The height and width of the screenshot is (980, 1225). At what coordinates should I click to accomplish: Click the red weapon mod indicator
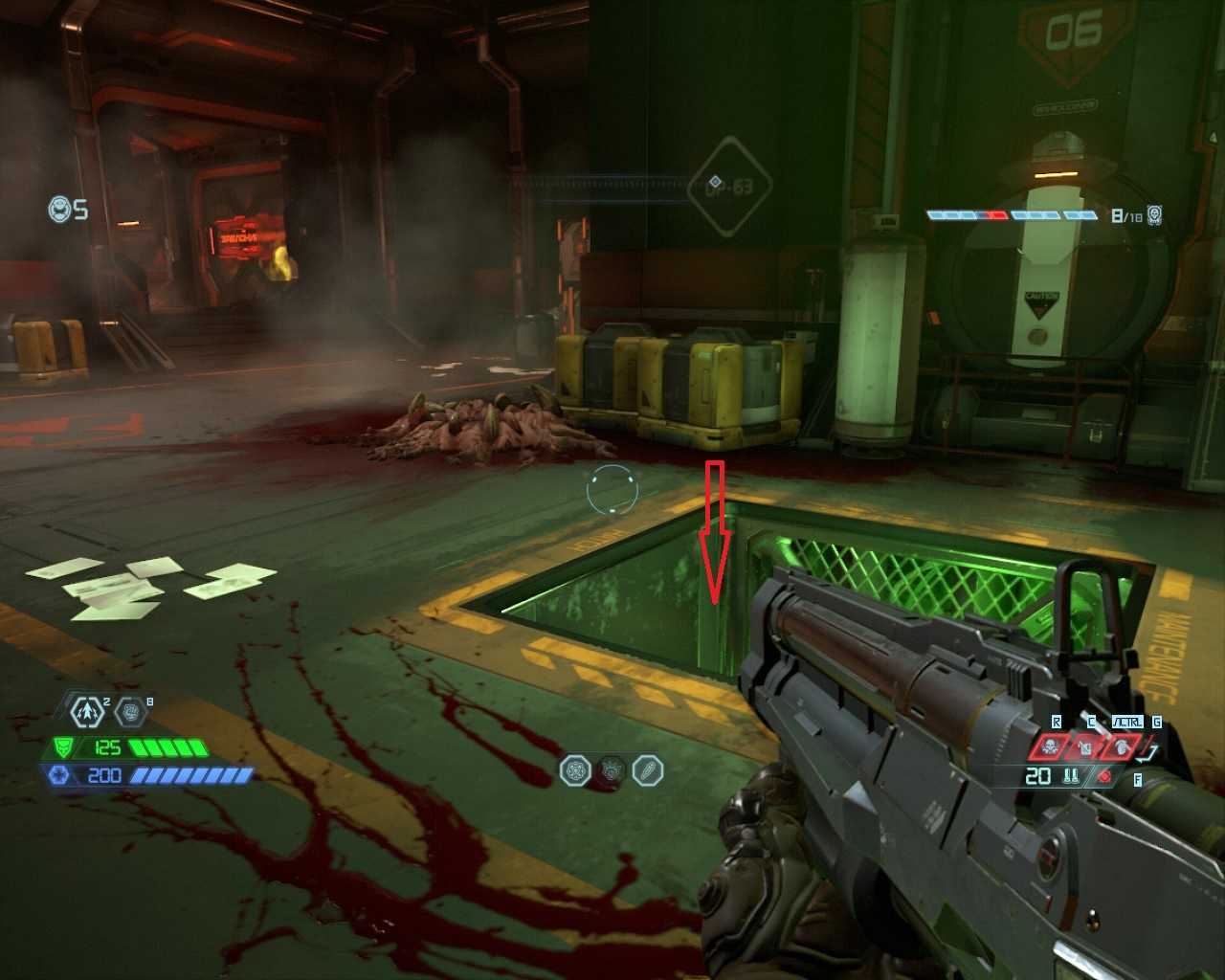pyautogui.click(x=1105, y=776)
